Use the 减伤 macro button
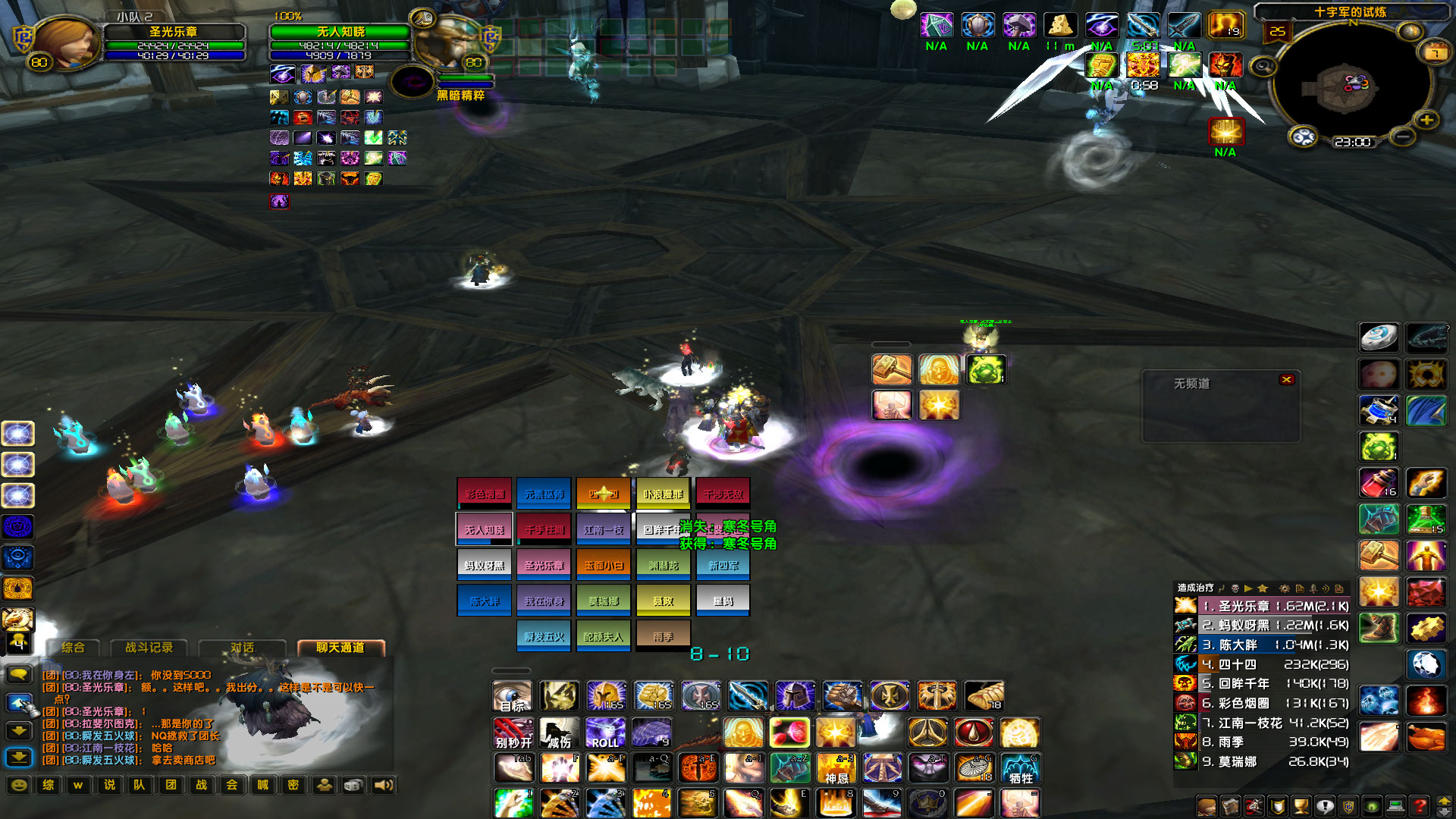Image resolution: width=1456 pixels, height=819 pixels. coord(559,734)
